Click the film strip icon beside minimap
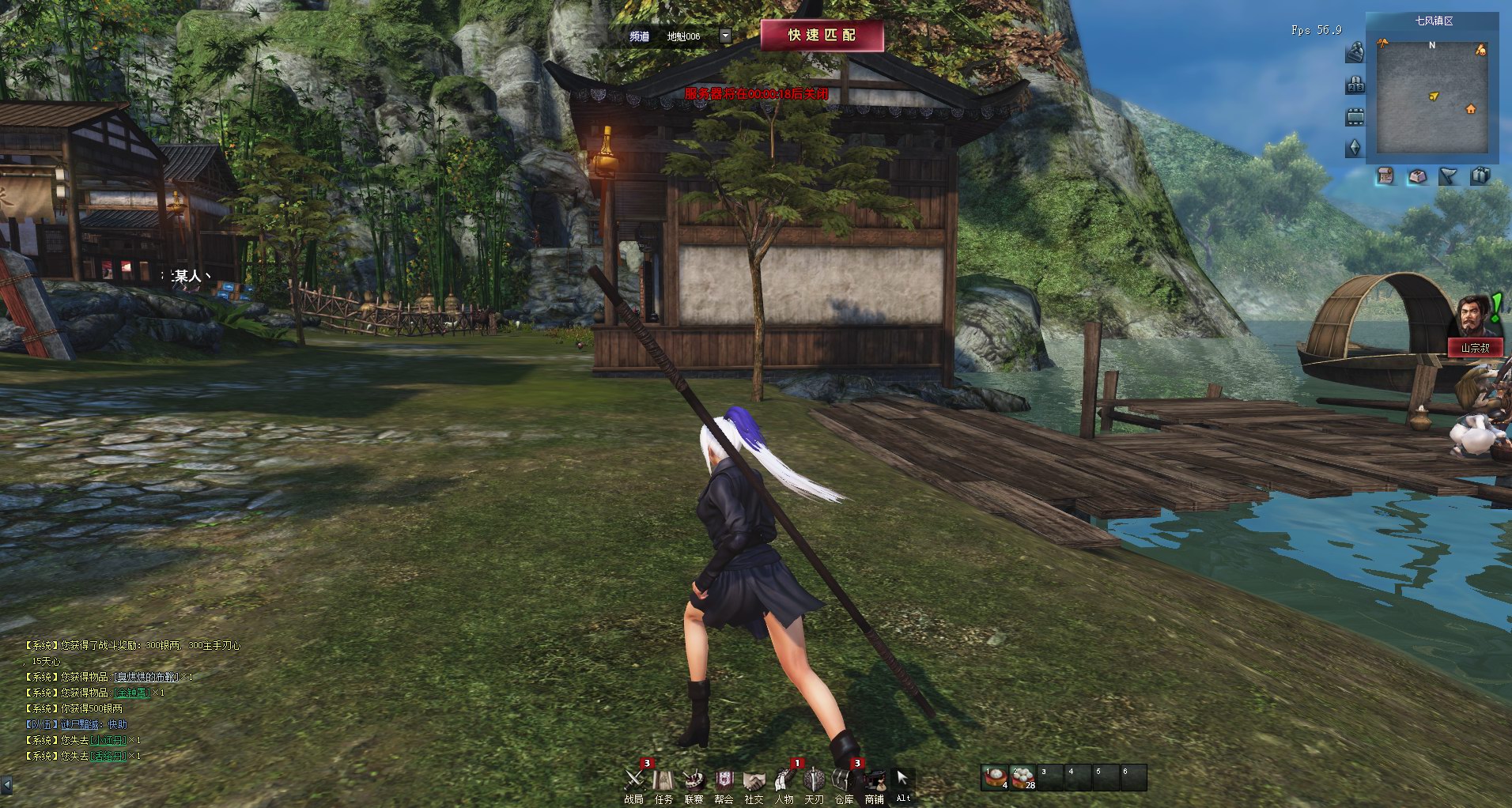1512x808 pixels. coord(1355,117)
